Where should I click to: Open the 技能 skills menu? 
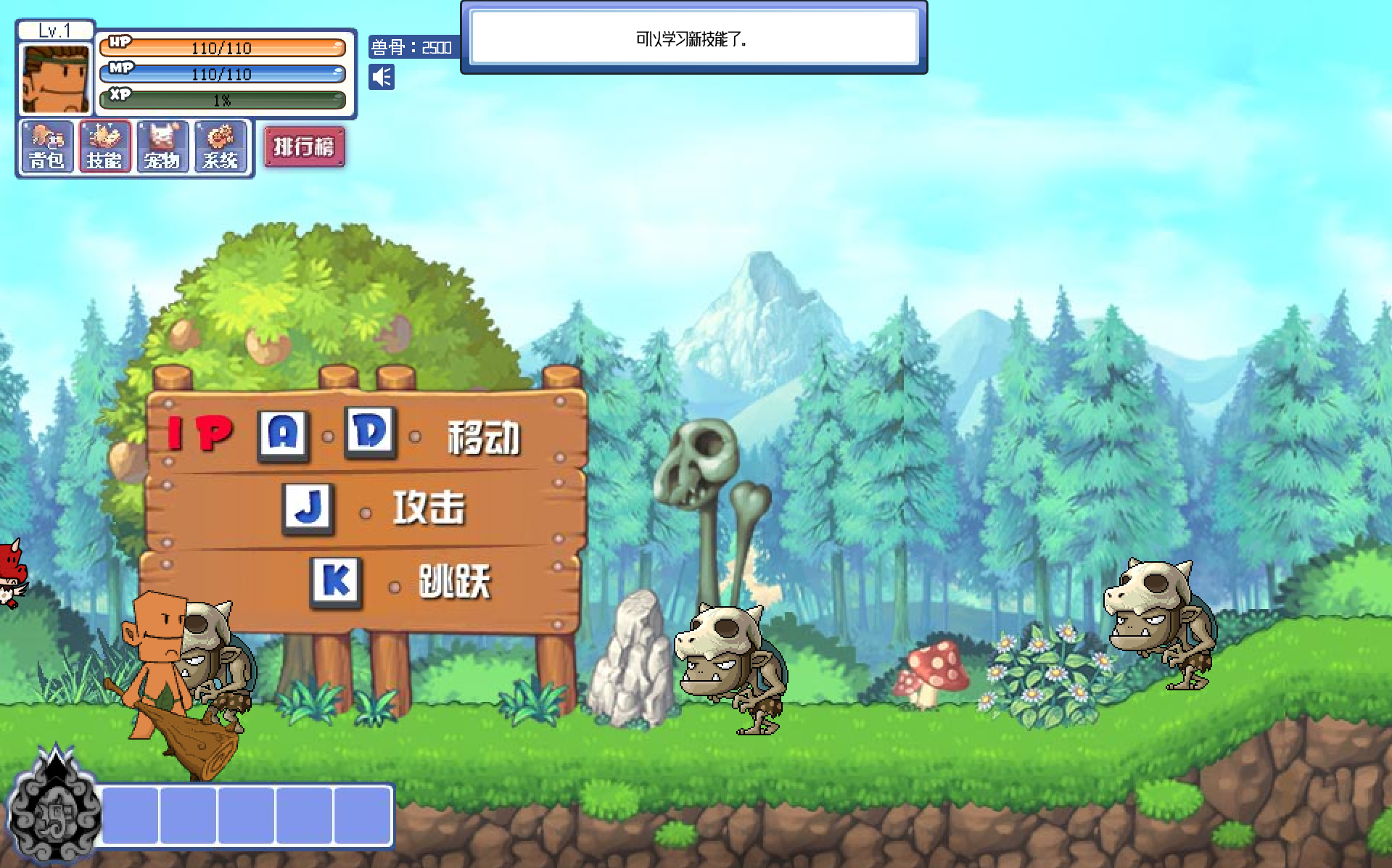(104, 147)
